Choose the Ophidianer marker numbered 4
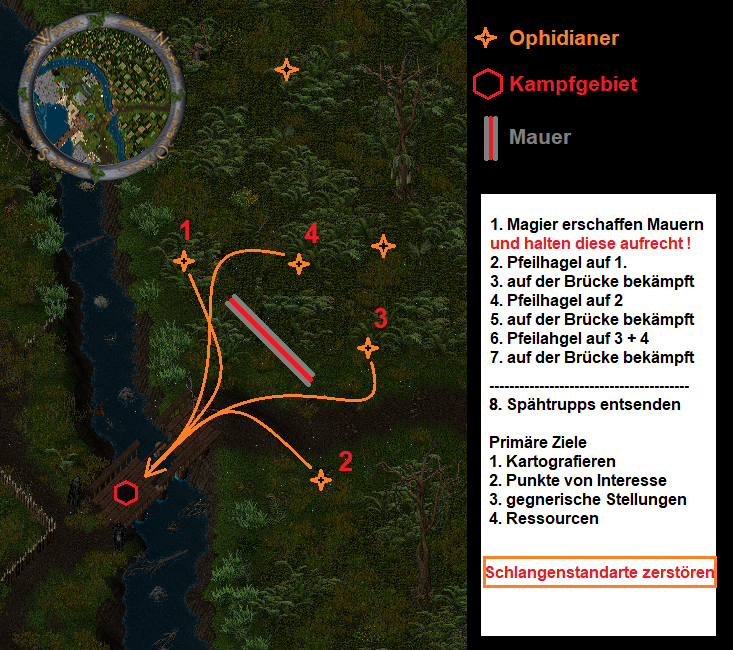The image size is (733, 650). 298,264
